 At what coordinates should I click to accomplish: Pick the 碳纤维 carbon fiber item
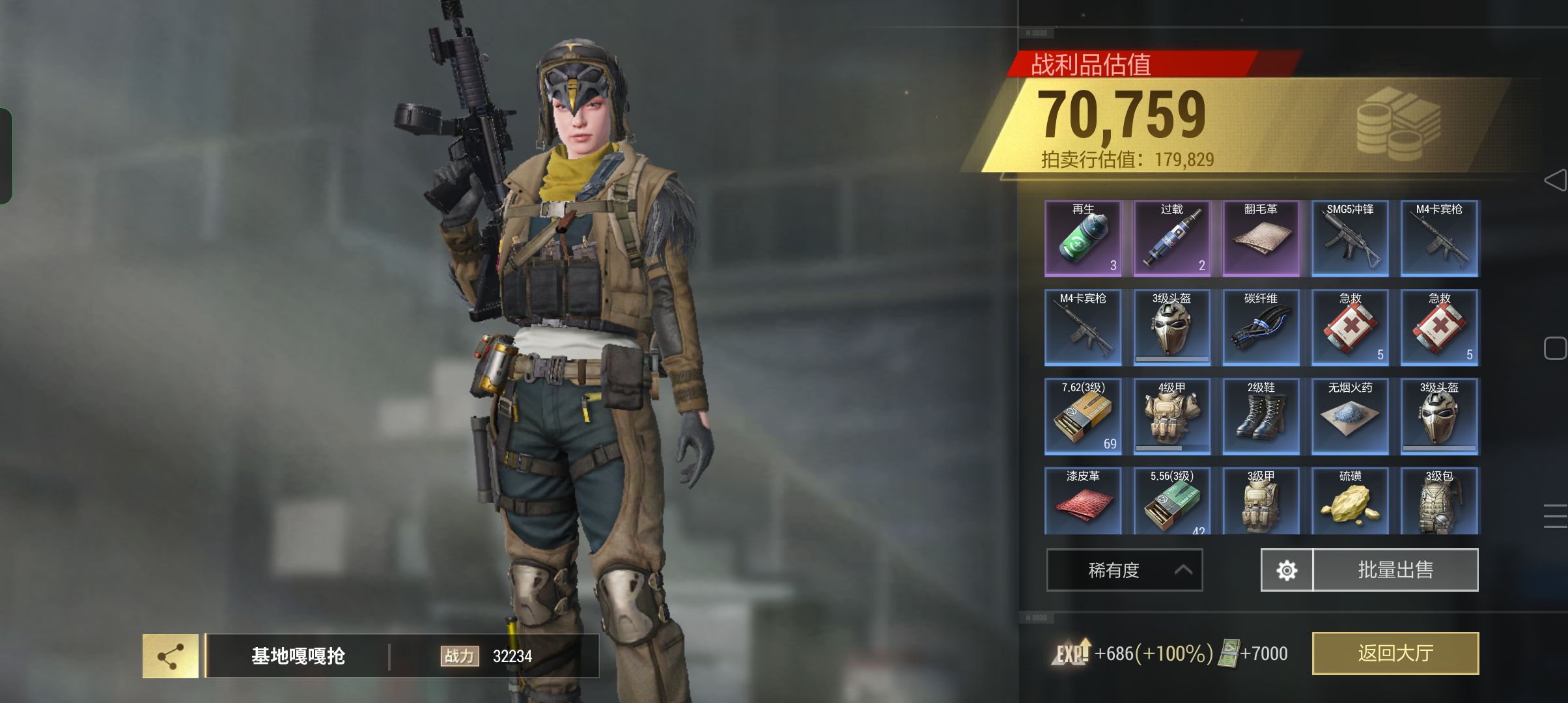[1261, 327]
